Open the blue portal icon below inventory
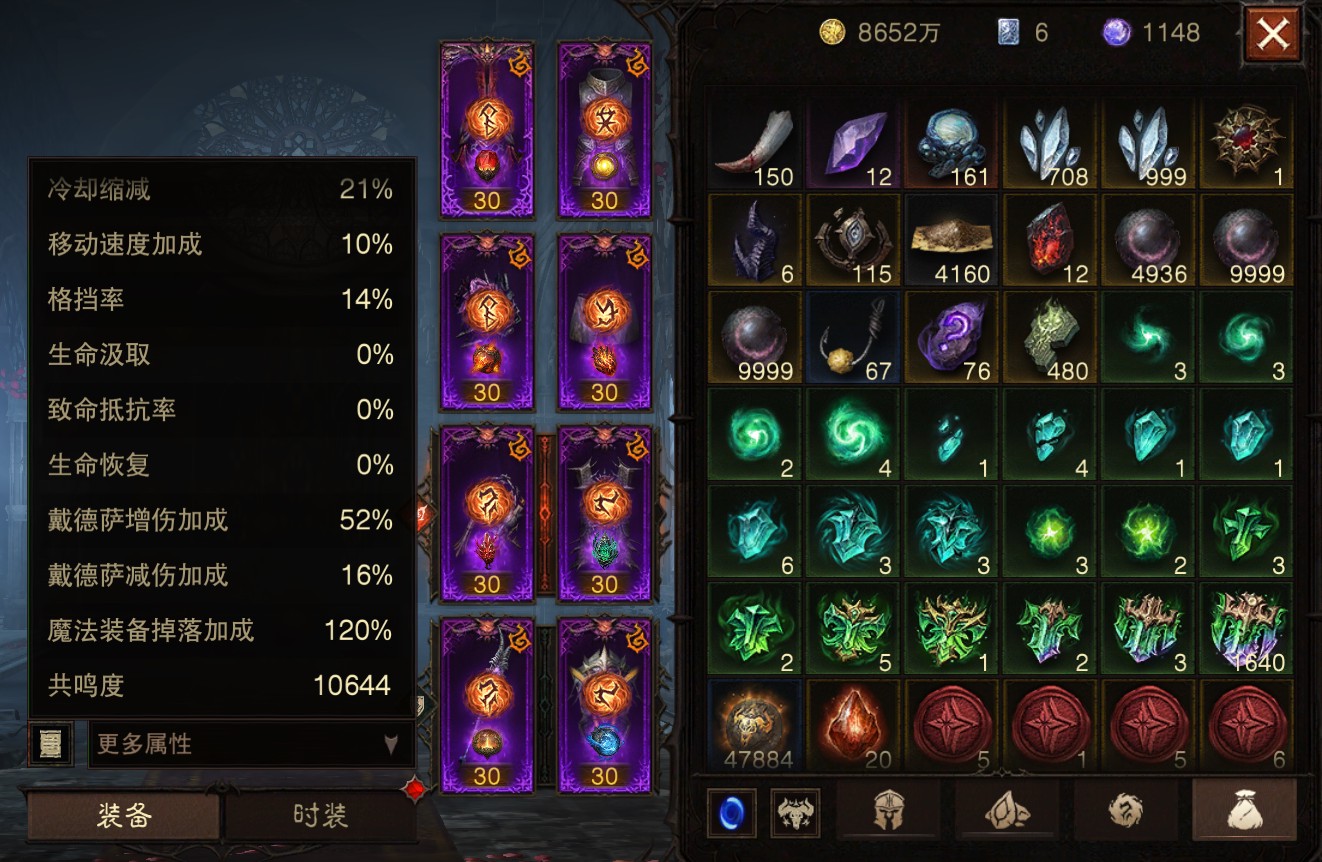Screen dimensions: 1322x862 point(731,812)
